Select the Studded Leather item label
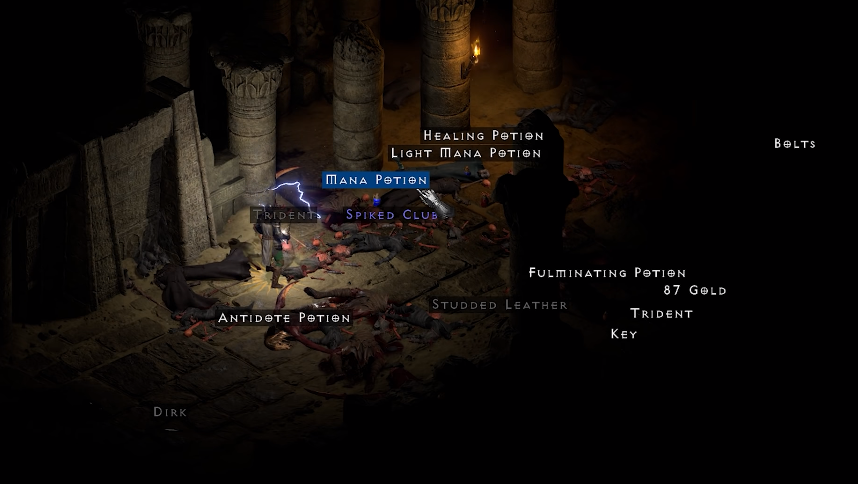This screenshot has height=484, width=858. coord(499,305)
